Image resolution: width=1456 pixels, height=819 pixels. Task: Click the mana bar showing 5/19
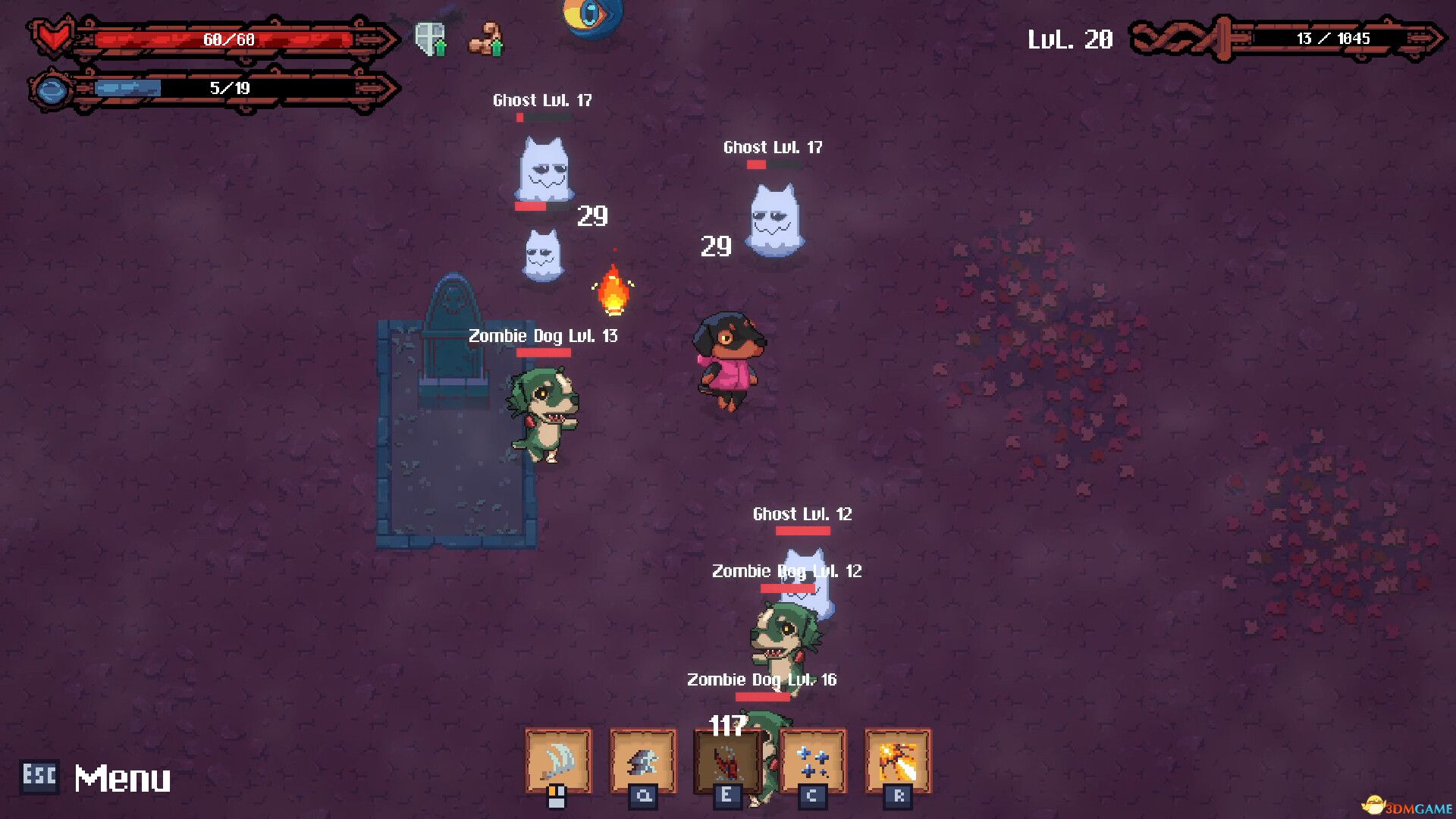(227, 88)
